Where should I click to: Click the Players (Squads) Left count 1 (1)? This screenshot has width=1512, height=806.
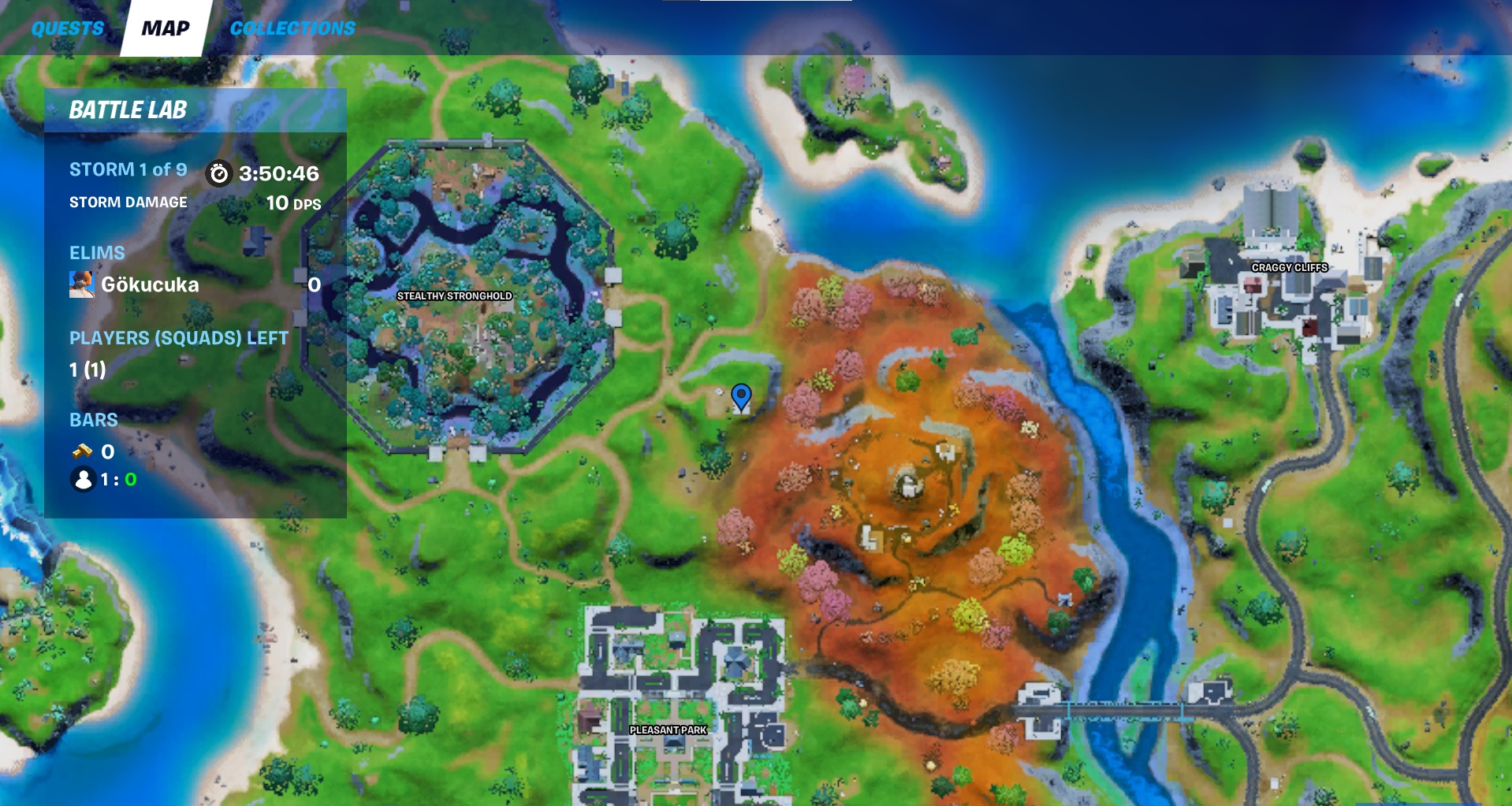pyautogui.click(x=87, y=369)
